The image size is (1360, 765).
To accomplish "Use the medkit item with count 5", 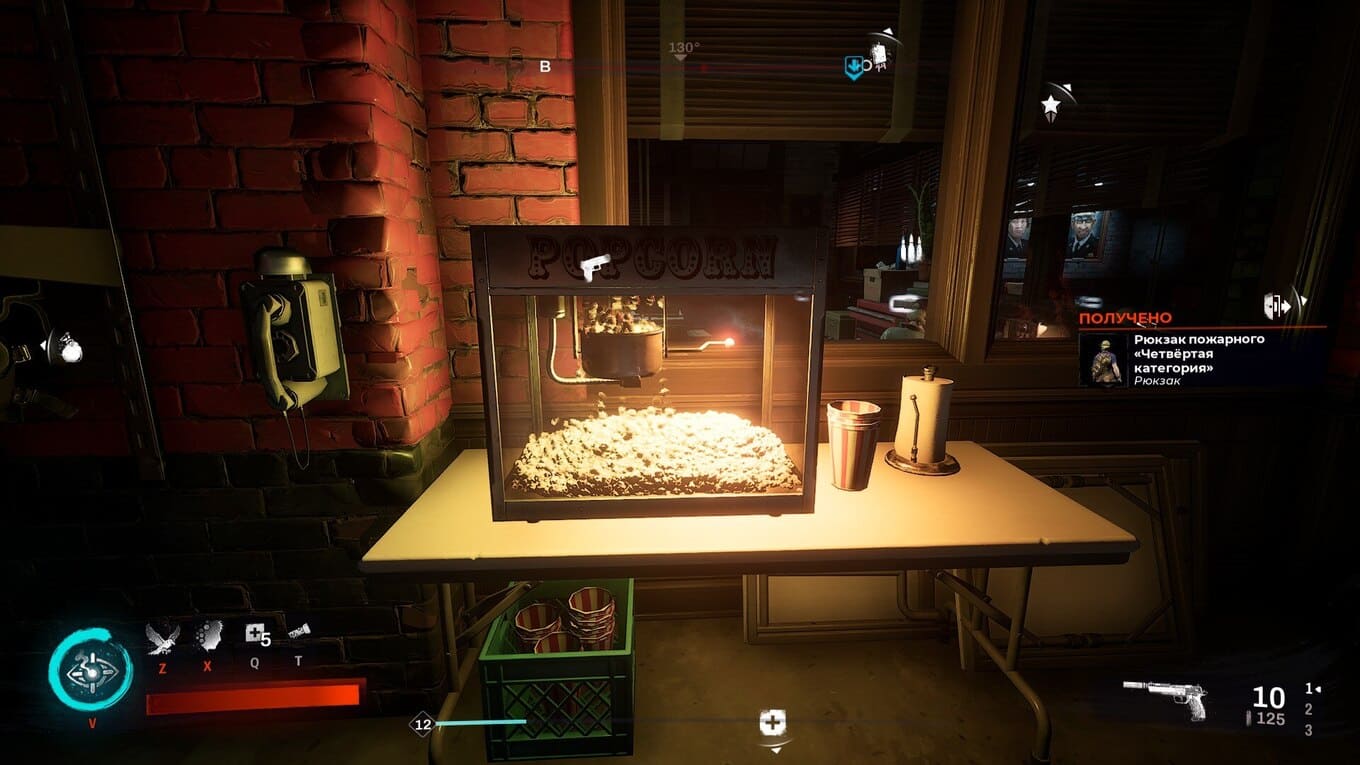I will click(x=255, y=634).
